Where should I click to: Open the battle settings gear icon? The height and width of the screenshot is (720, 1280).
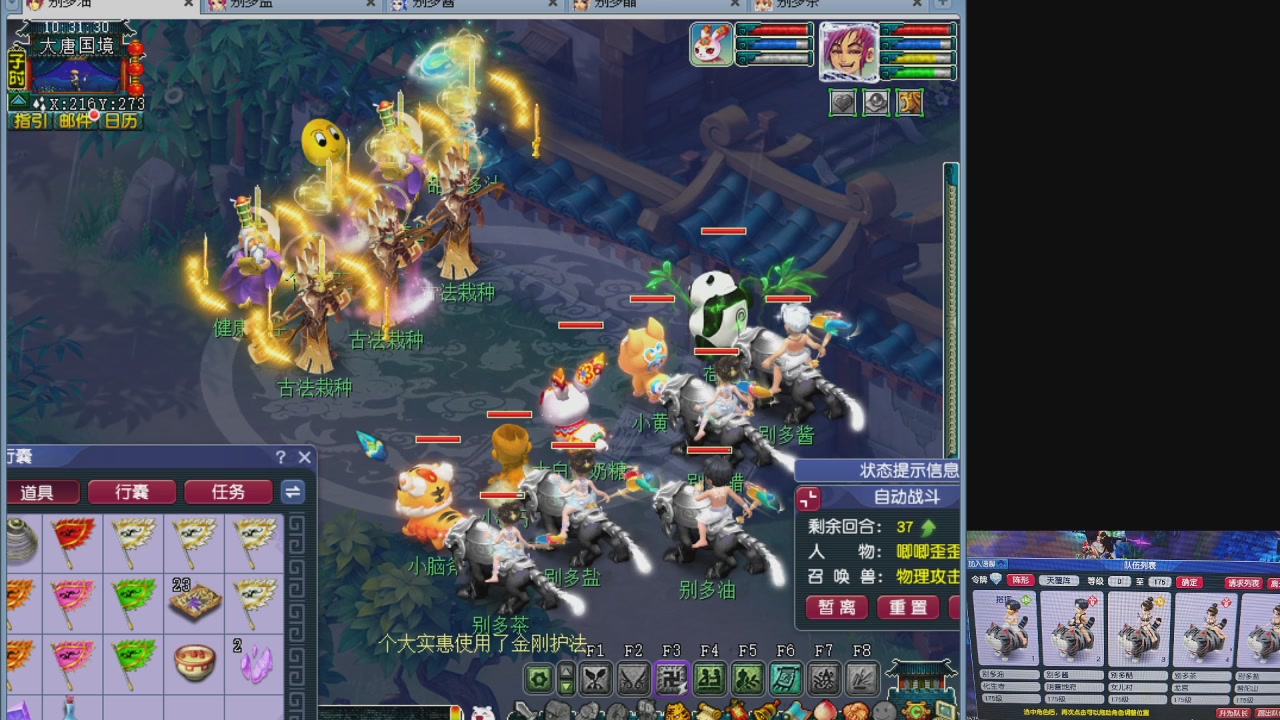coord(539,679)
